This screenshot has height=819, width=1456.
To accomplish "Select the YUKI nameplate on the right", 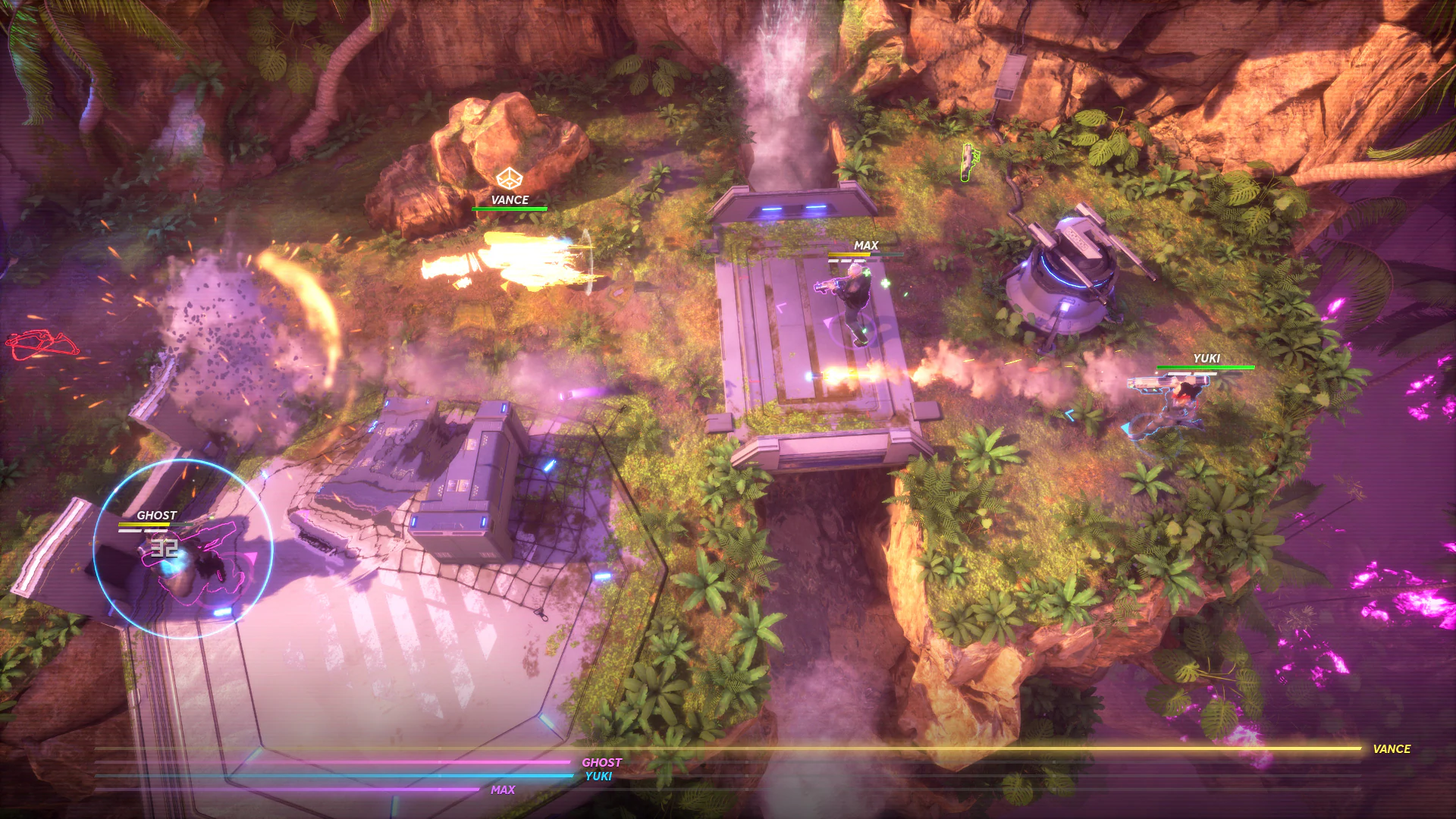I will (x=1208, y=356).
